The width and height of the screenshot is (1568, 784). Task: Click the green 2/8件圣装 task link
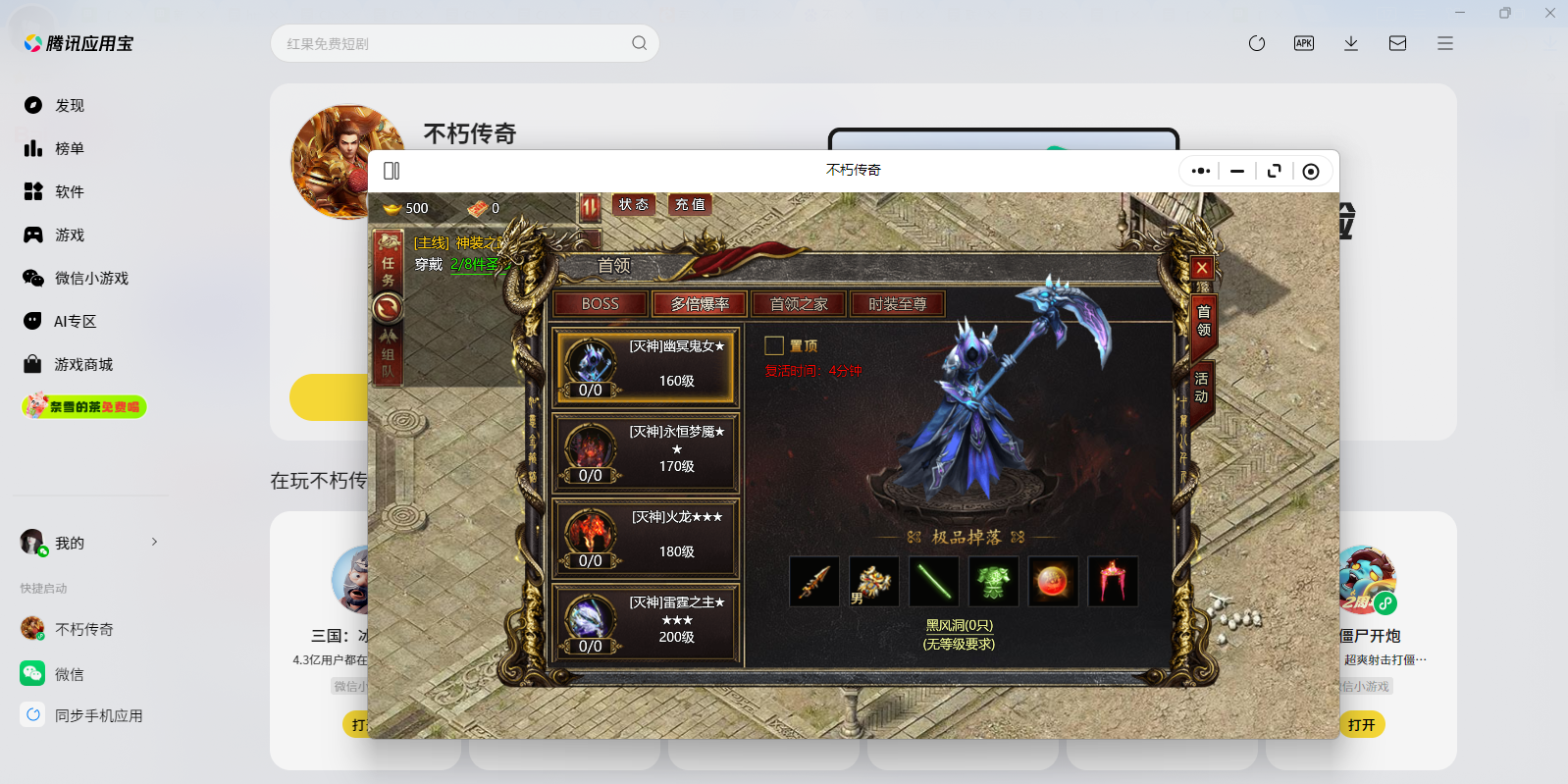(473, 265)
